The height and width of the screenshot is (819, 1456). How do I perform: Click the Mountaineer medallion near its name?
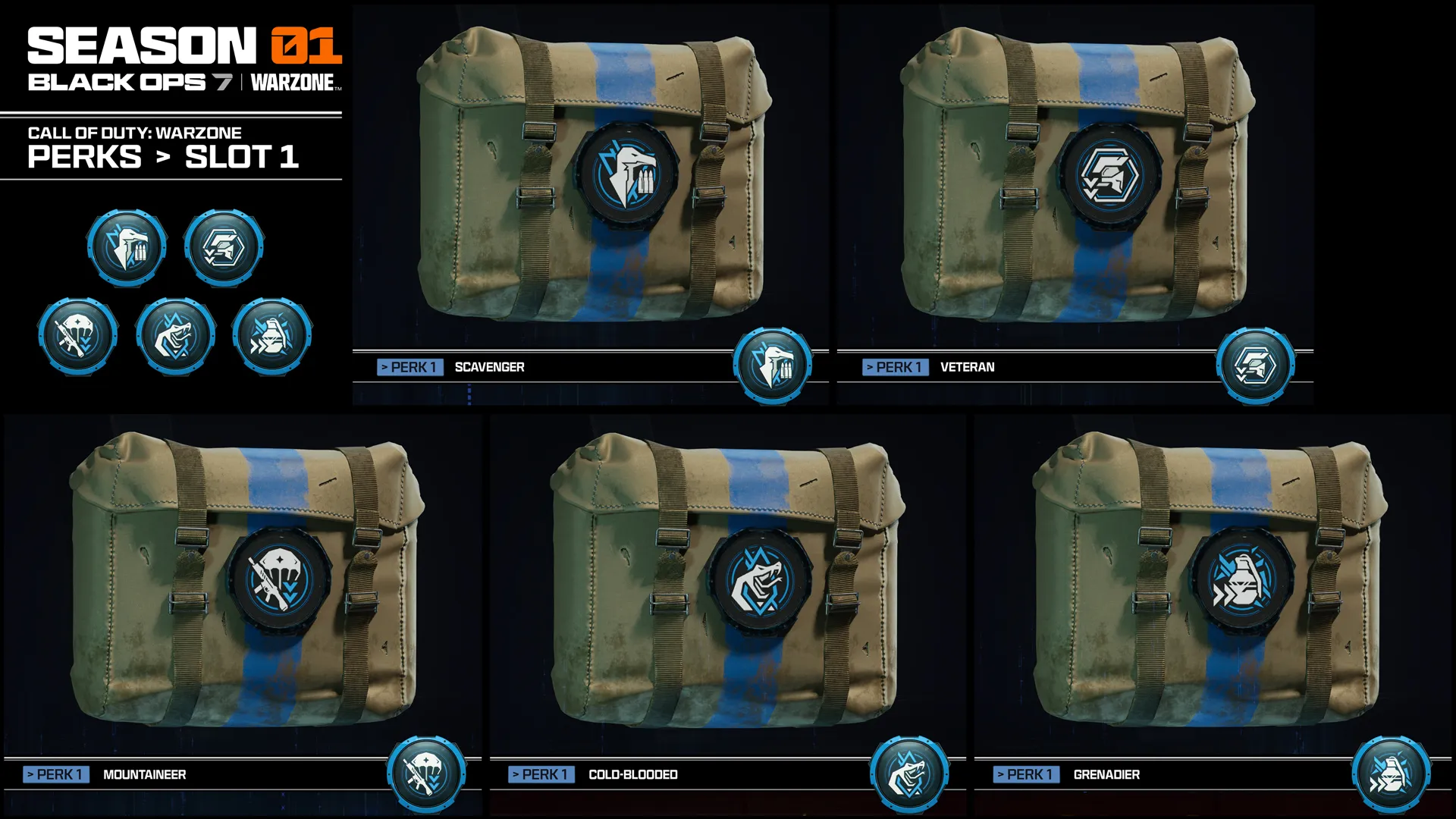426,774
